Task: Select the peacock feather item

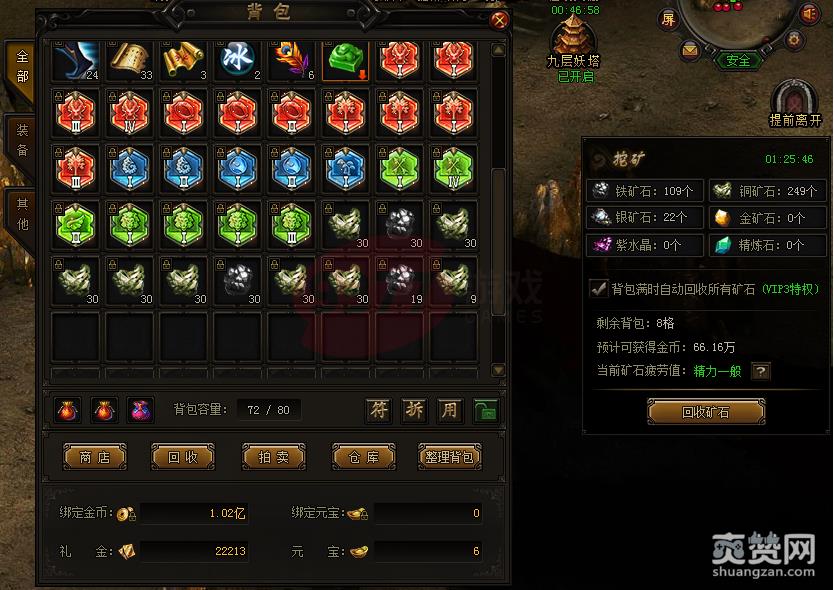Action: pyautogui.click(x=292, y=58)
